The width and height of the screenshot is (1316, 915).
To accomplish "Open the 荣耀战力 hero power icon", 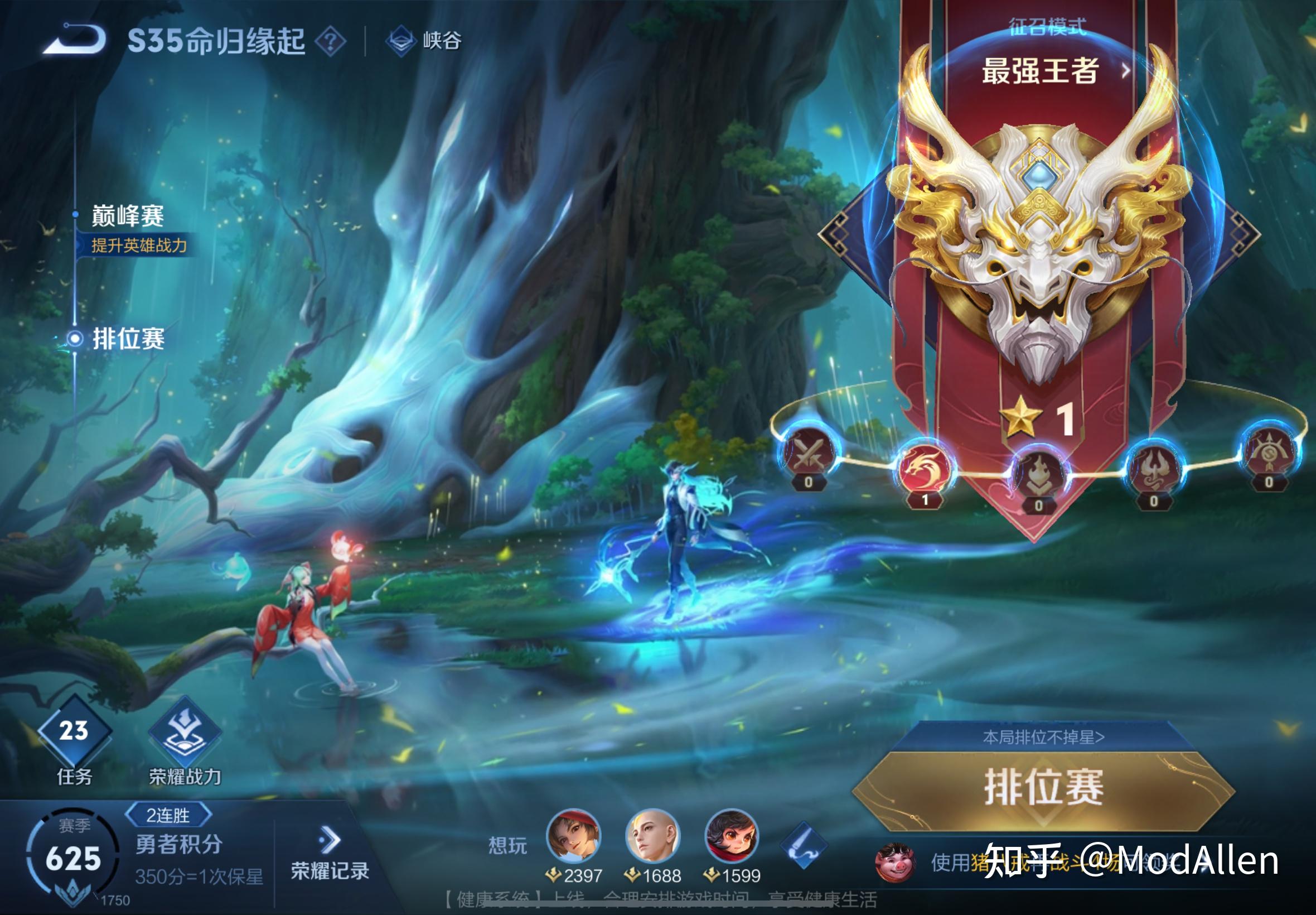I will coord(183,733).
